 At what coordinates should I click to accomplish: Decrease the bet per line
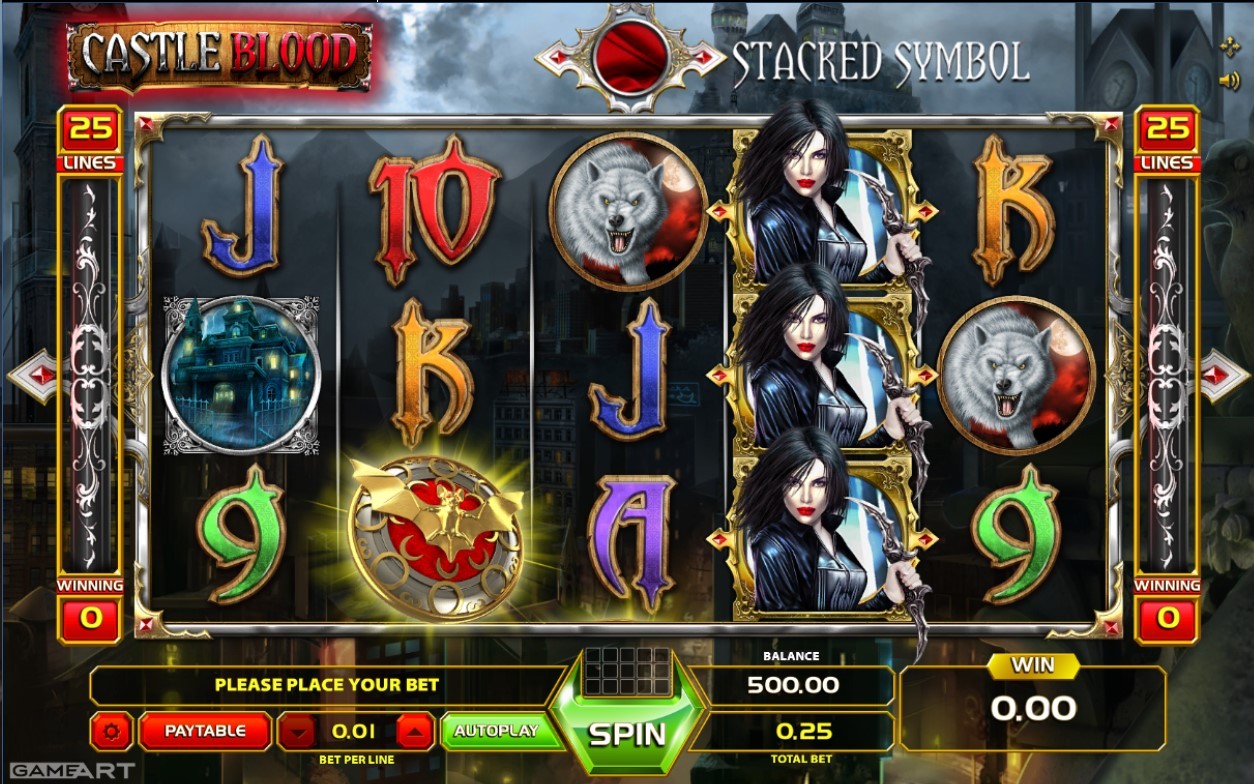297,732
